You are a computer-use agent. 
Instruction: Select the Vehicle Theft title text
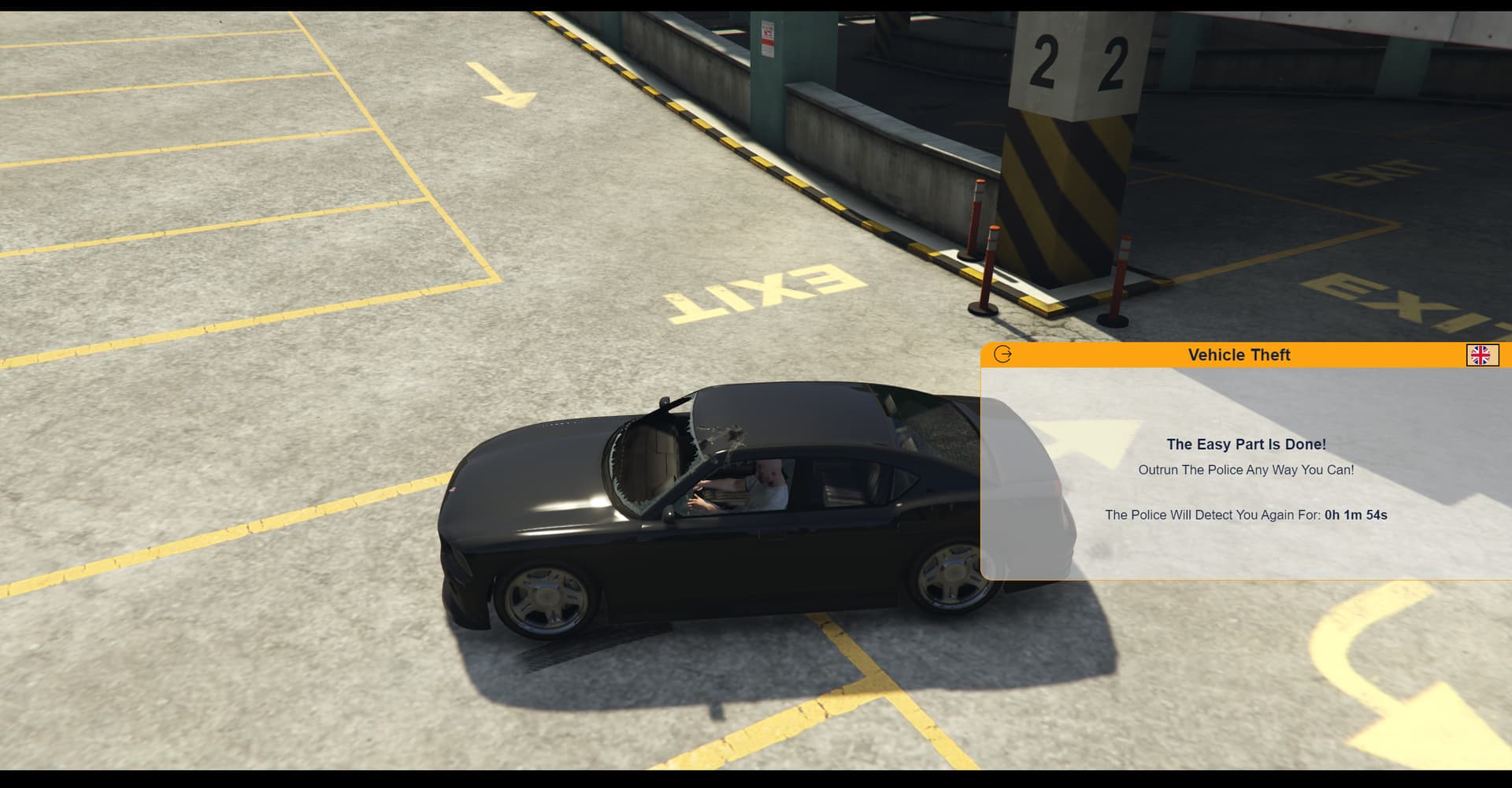point(1240,355)
